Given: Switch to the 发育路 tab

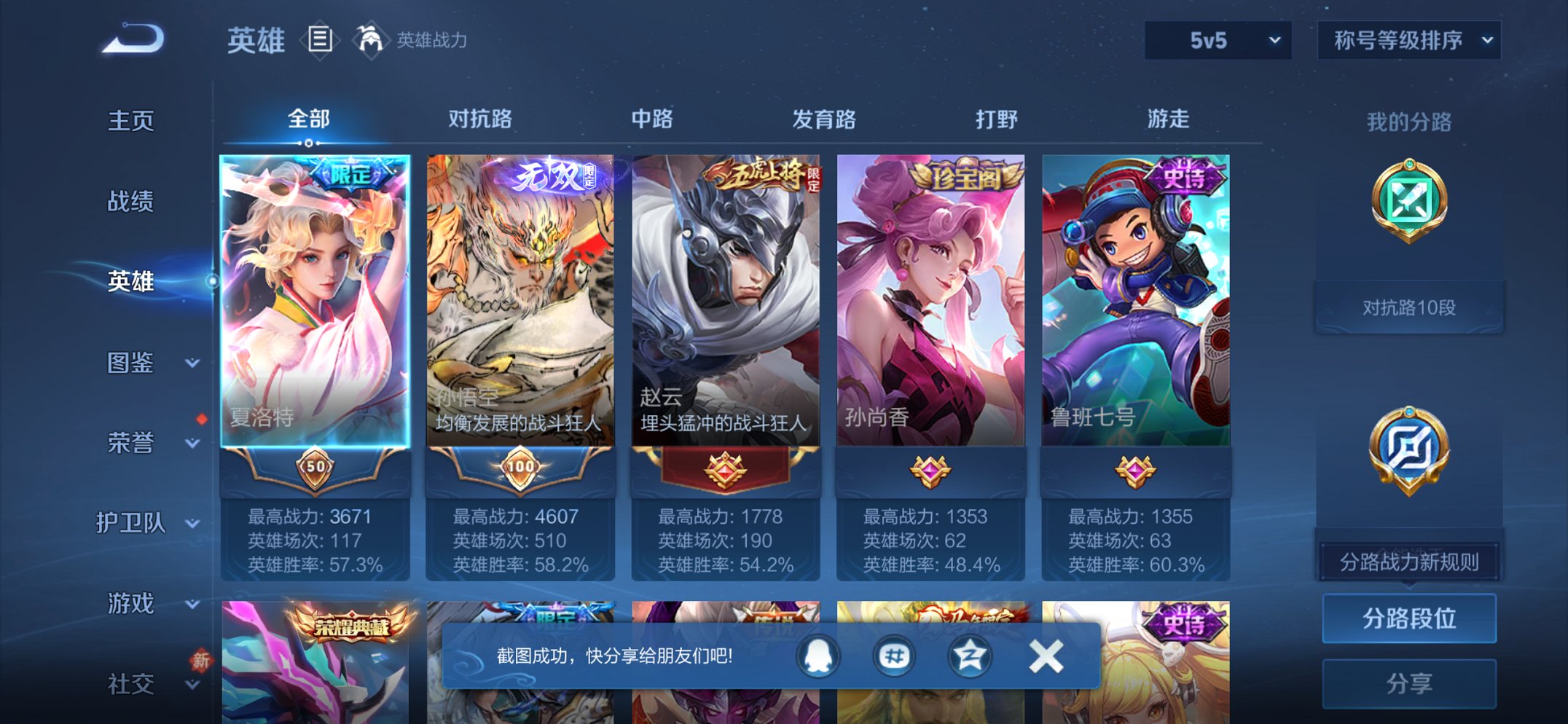Looking at the screenshot, I should (x=824, y=119).
